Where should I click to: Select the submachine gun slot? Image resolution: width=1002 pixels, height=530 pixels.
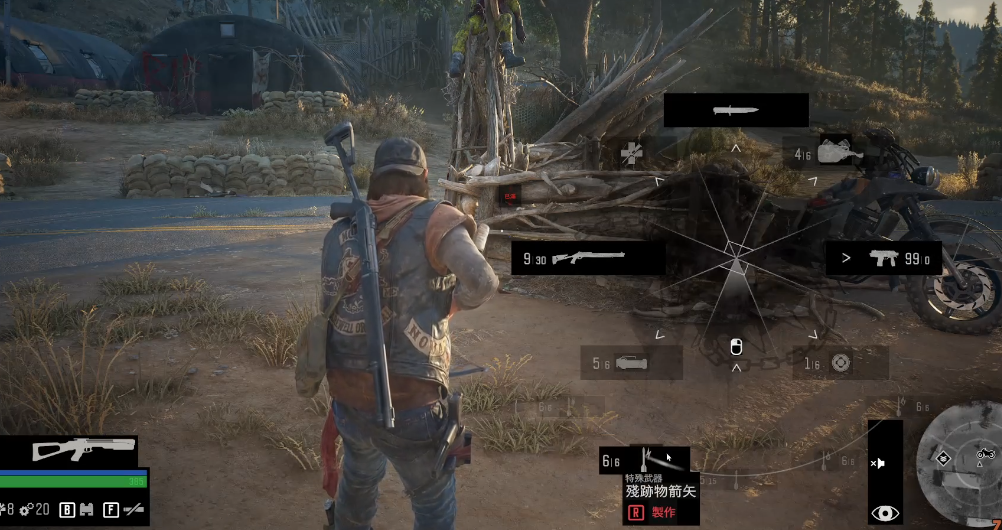[883, 258]
